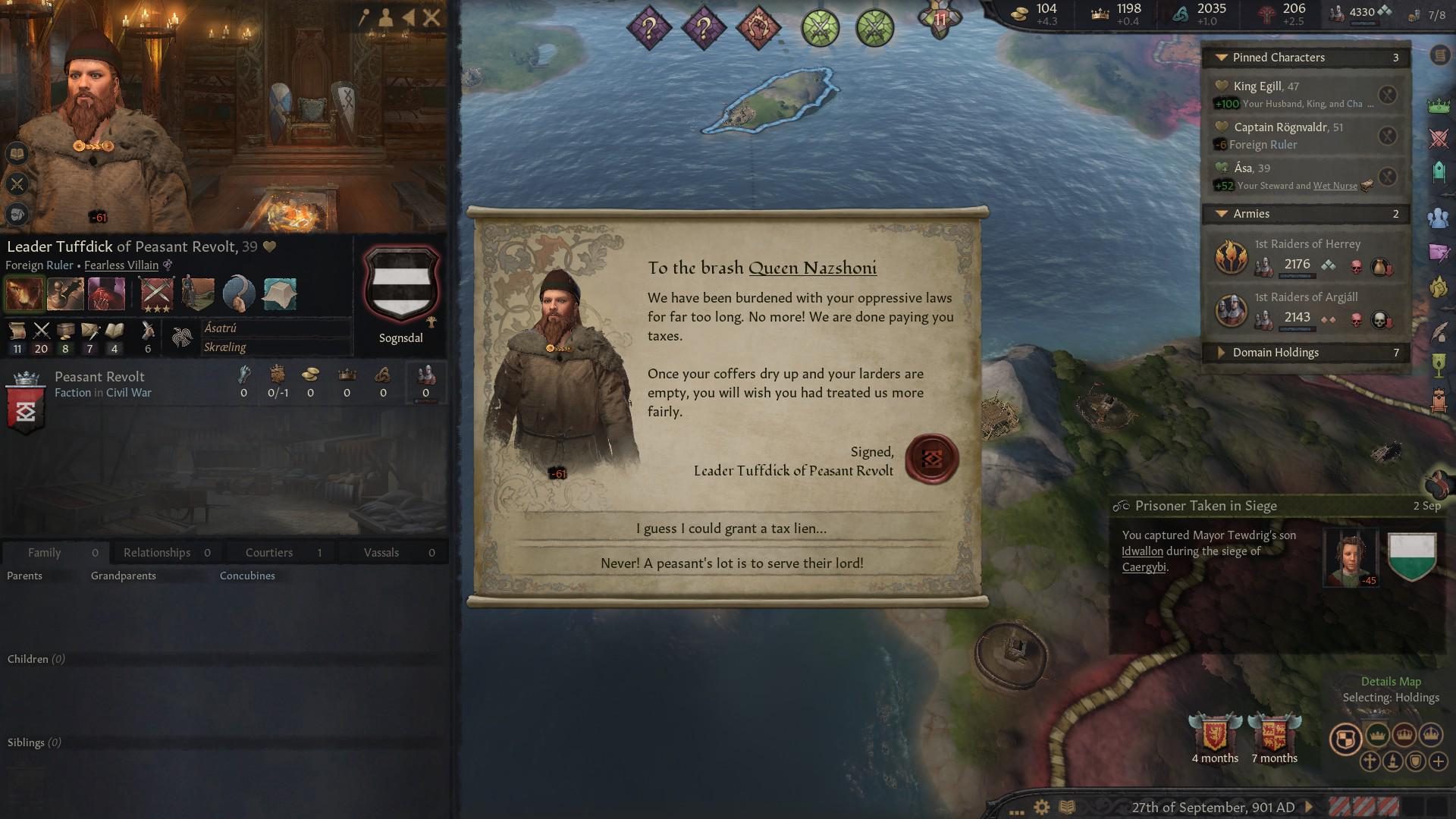Unpin King Egill from Pinned Characters
Image resolution: width=1456 pixels, height=819 pixels.
pyautogui.click(x=1389, y=94)
